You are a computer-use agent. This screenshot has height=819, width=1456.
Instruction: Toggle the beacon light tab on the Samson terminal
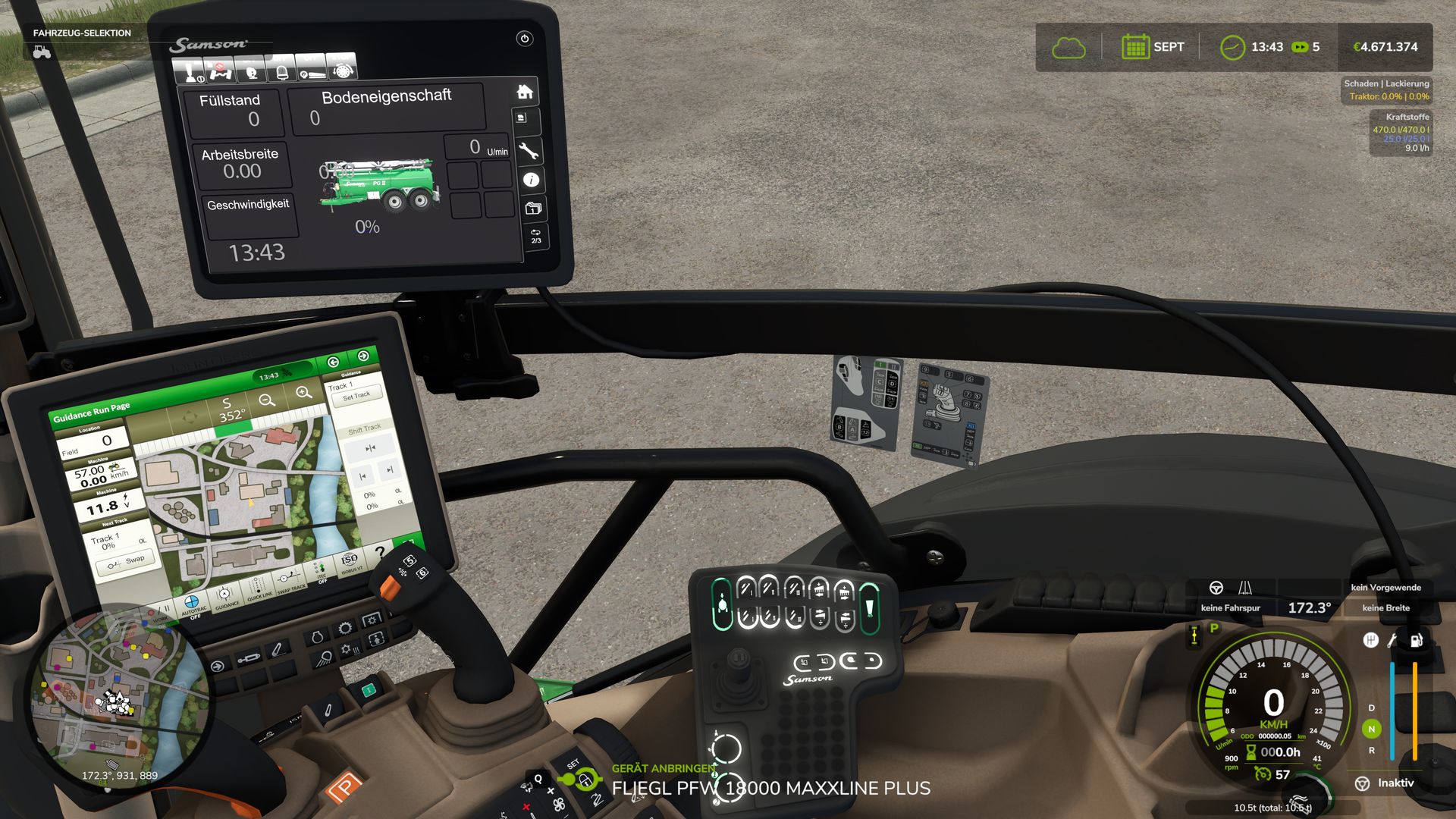point(282,72)
